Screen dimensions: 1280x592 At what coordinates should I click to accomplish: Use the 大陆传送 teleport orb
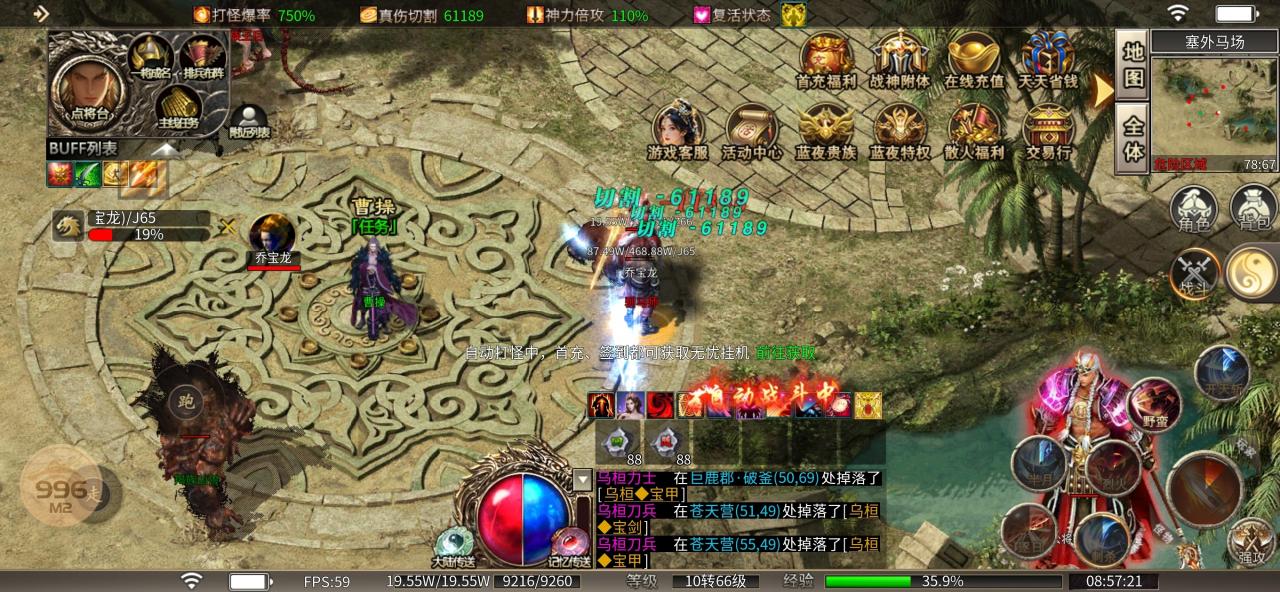454,545
